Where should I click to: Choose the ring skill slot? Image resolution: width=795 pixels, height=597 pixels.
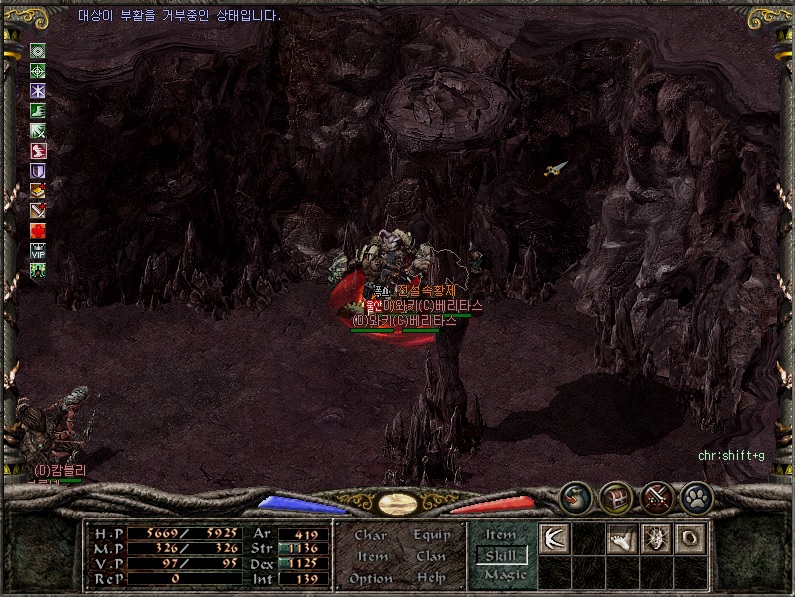(691, 539)
